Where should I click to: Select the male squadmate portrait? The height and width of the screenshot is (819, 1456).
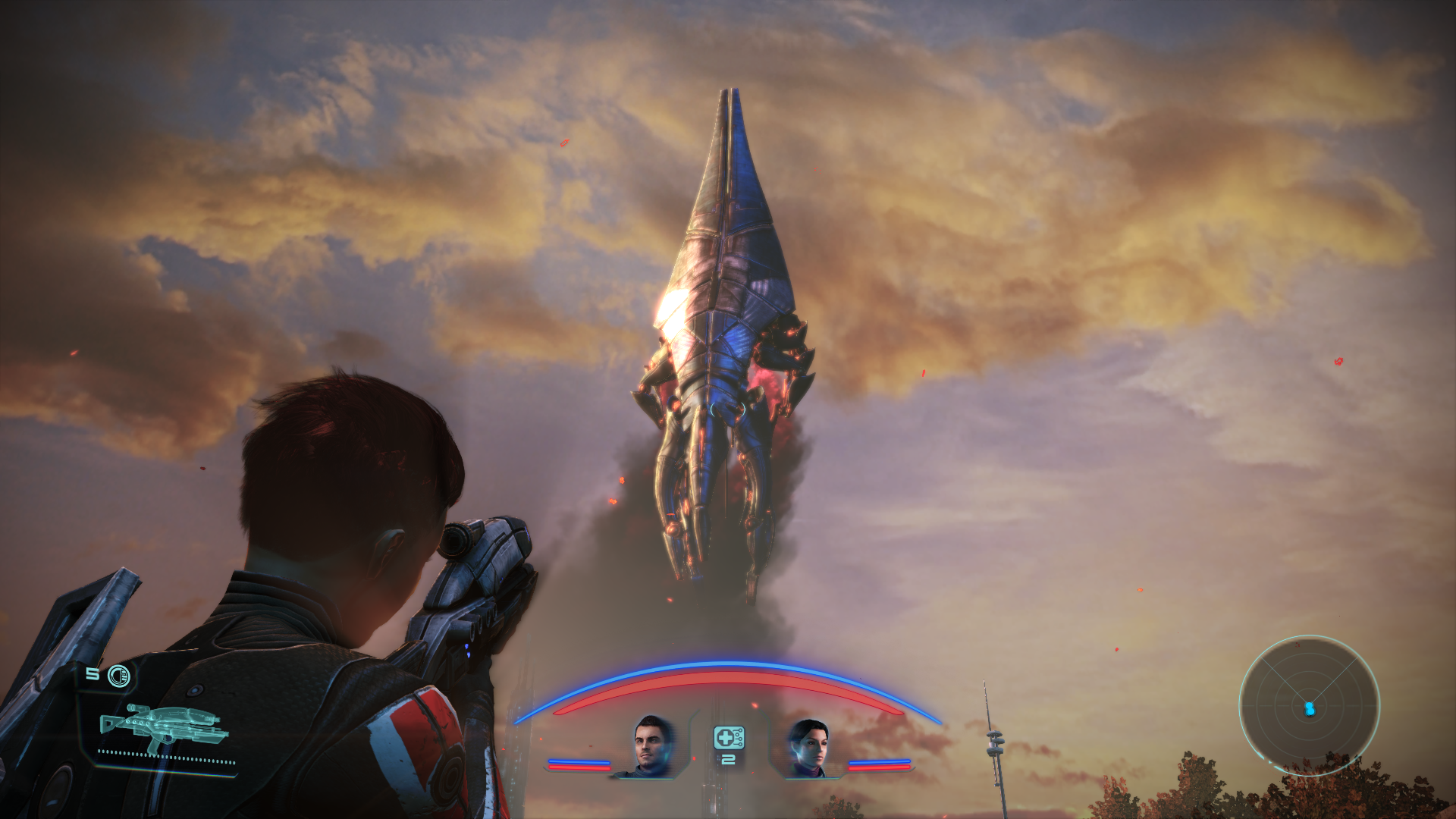tap(652, 746)
